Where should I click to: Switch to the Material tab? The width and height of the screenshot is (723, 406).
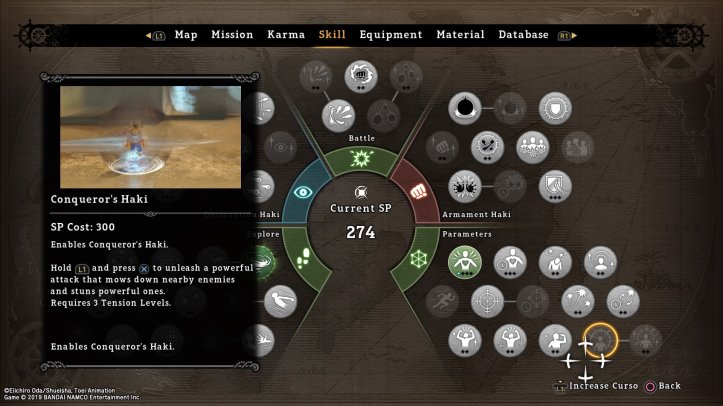point(460,35)
